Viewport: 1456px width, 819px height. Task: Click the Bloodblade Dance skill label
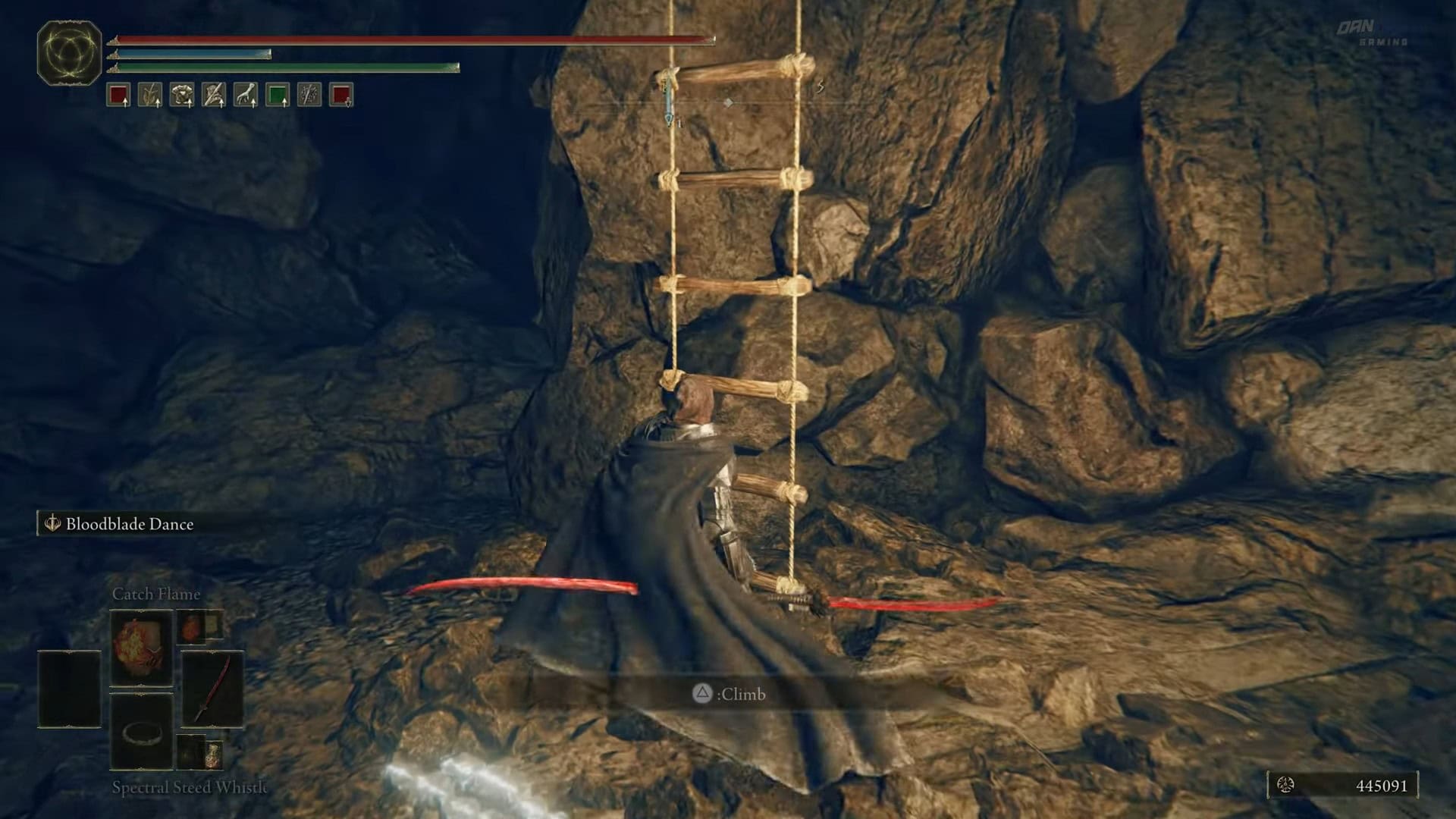pyautogui.click(x=129, y=524)
